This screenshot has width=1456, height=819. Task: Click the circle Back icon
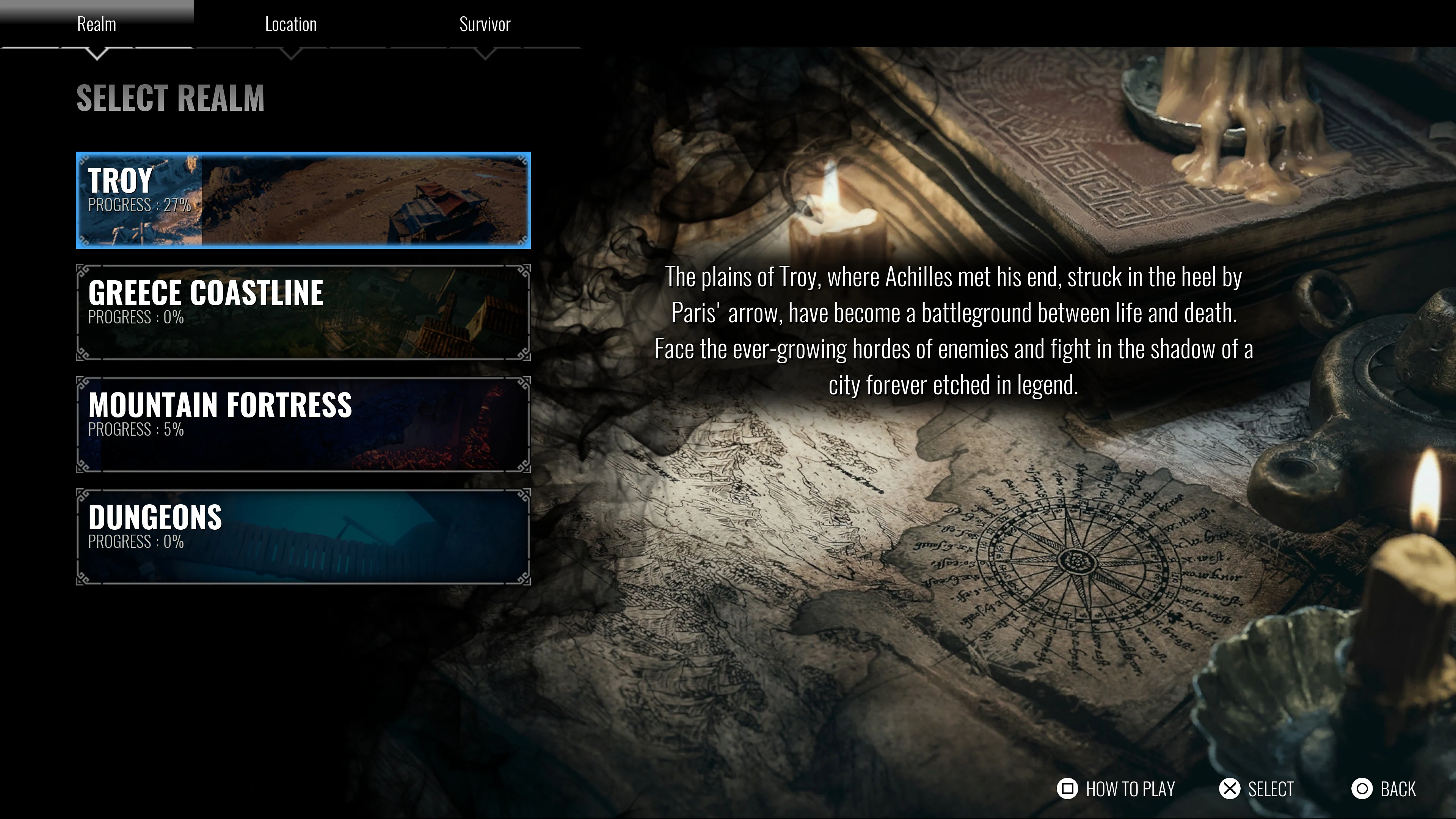(1363, 788)
